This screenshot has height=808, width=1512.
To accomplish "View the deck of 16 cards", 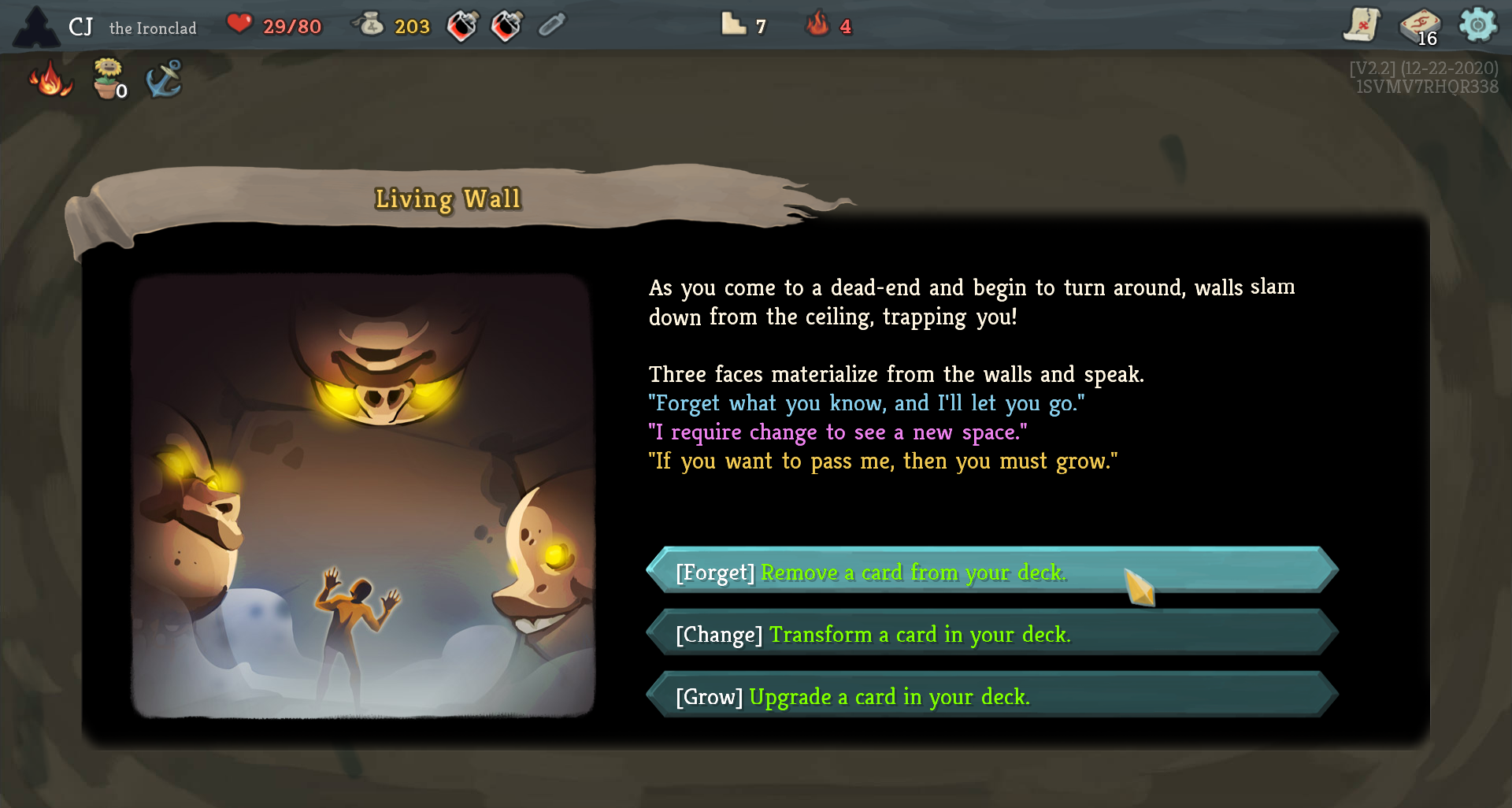I will point(1419,27).
